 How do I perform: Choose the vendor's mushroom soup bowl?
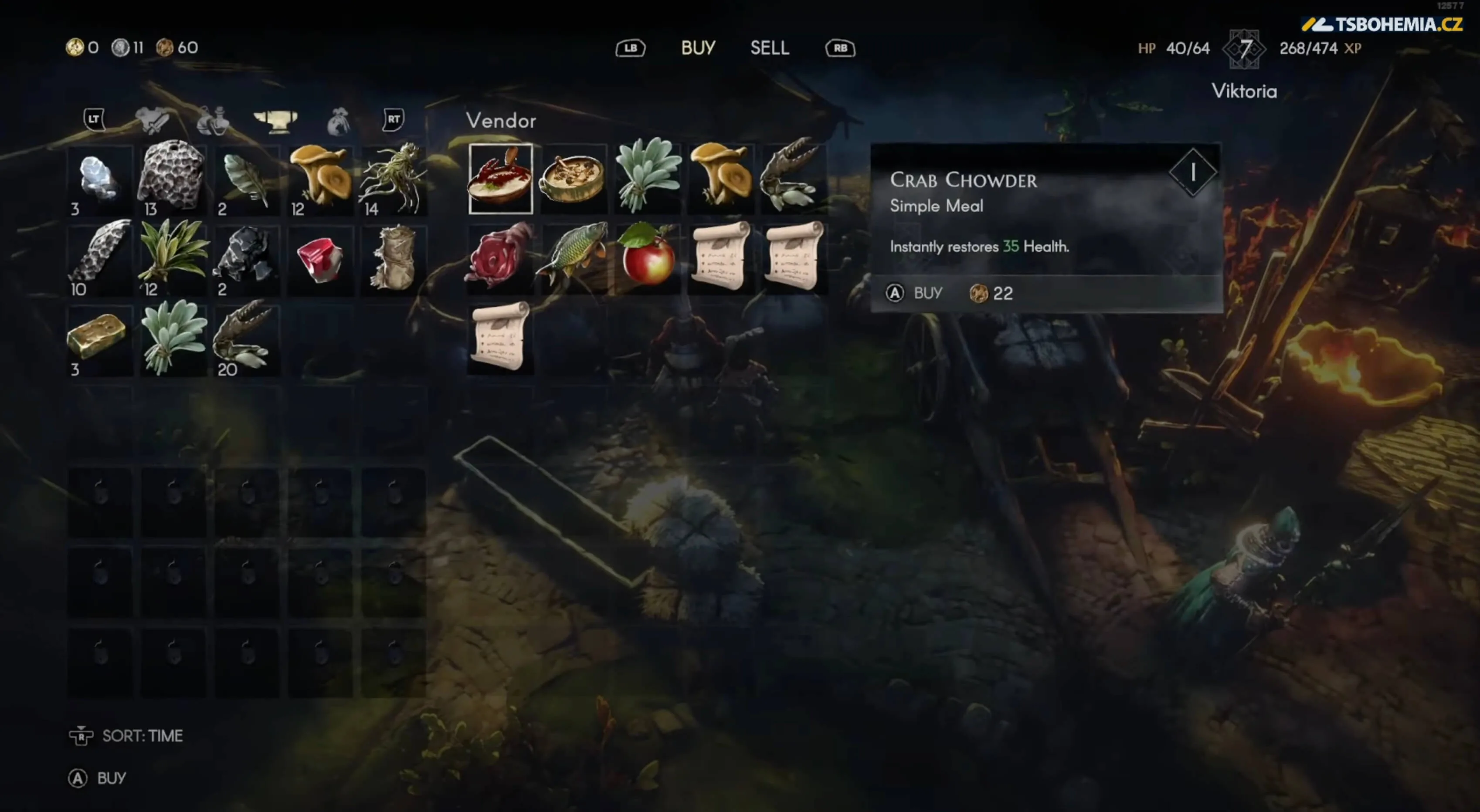click(573, 179)
